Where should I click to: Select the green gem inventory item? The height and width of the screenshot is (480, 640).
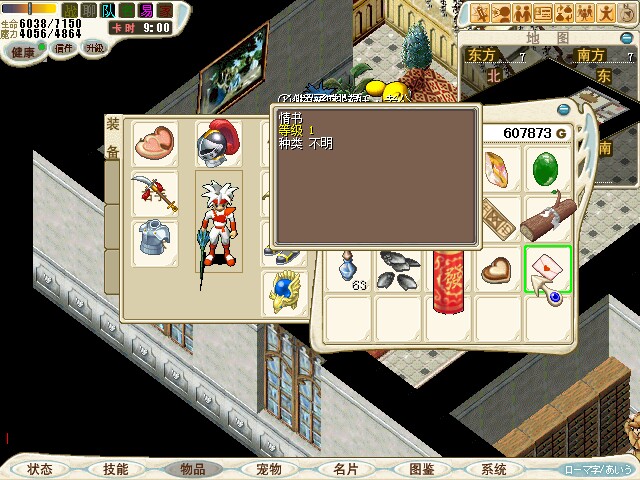547,168
